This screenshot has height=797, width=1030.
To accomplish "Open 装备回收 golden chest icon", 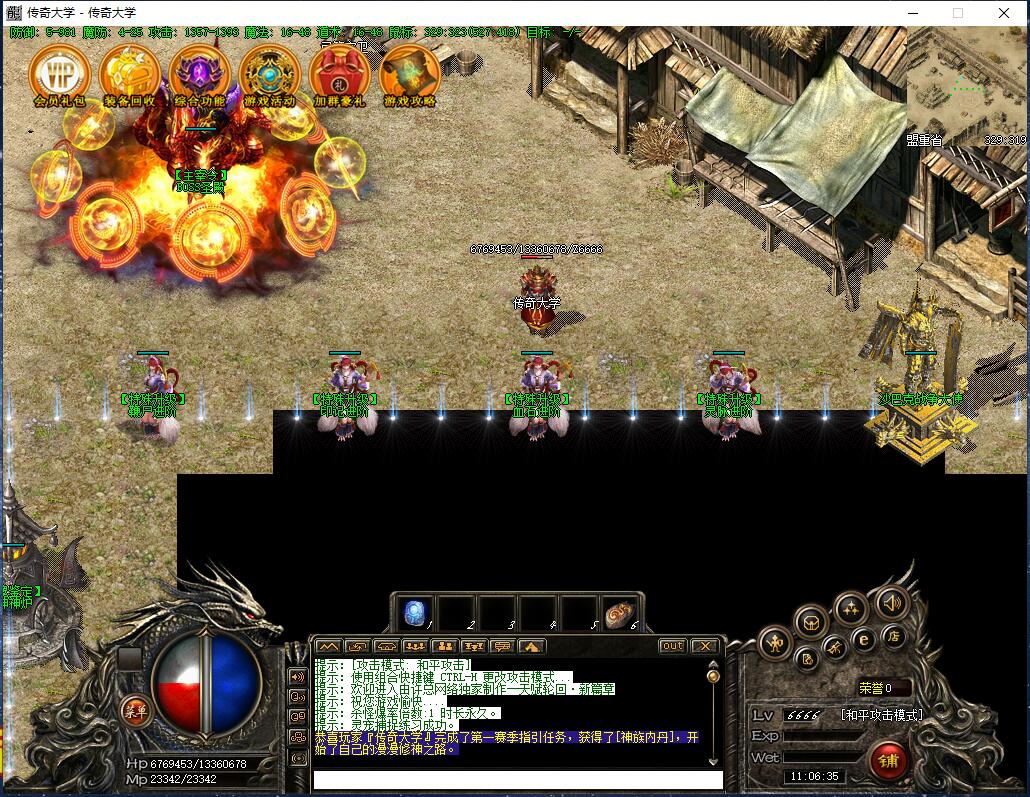I will pyautogui.click(x=129, y=72).
